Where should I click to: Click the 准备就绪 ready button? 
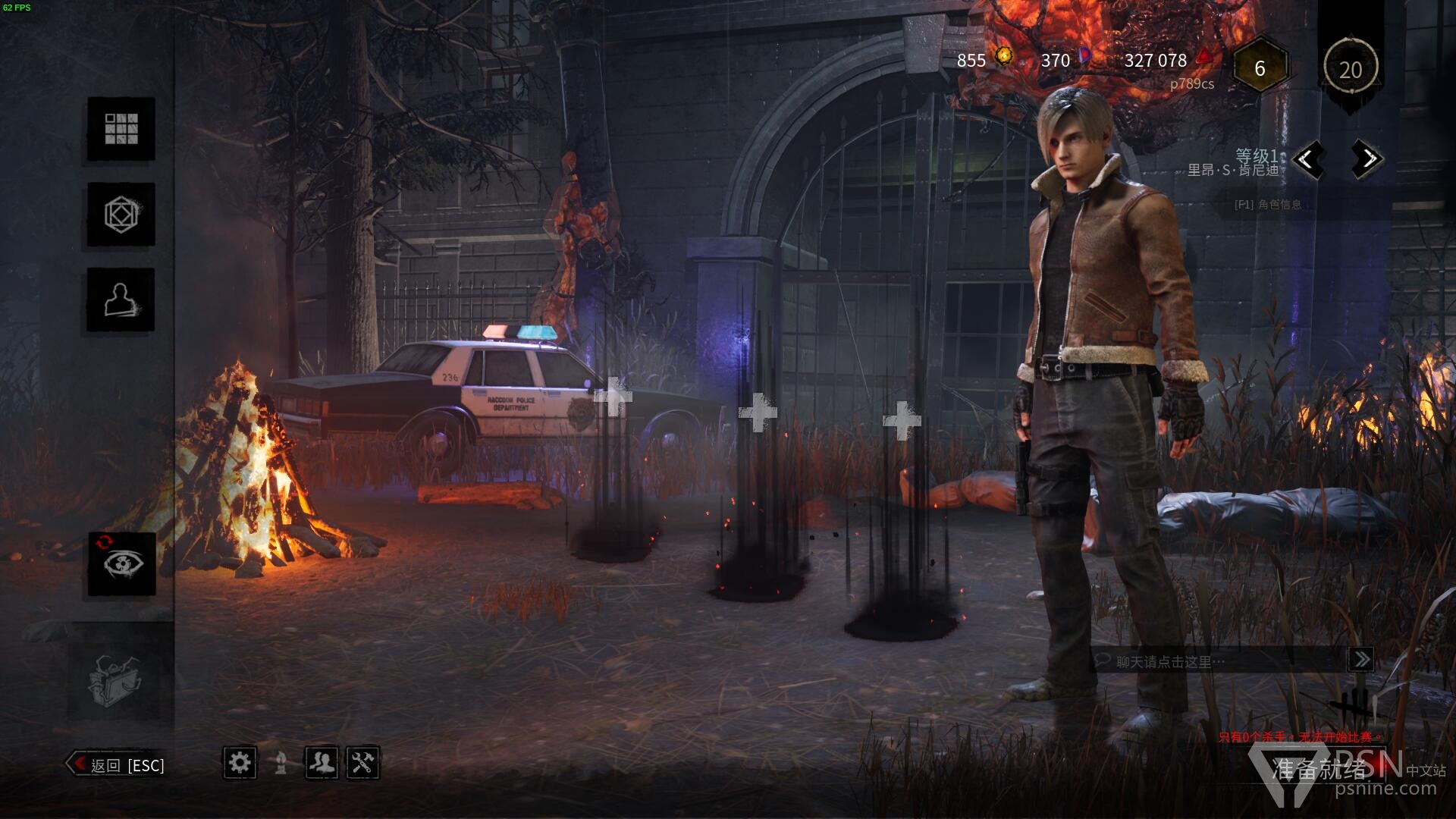coord(1319,769)
